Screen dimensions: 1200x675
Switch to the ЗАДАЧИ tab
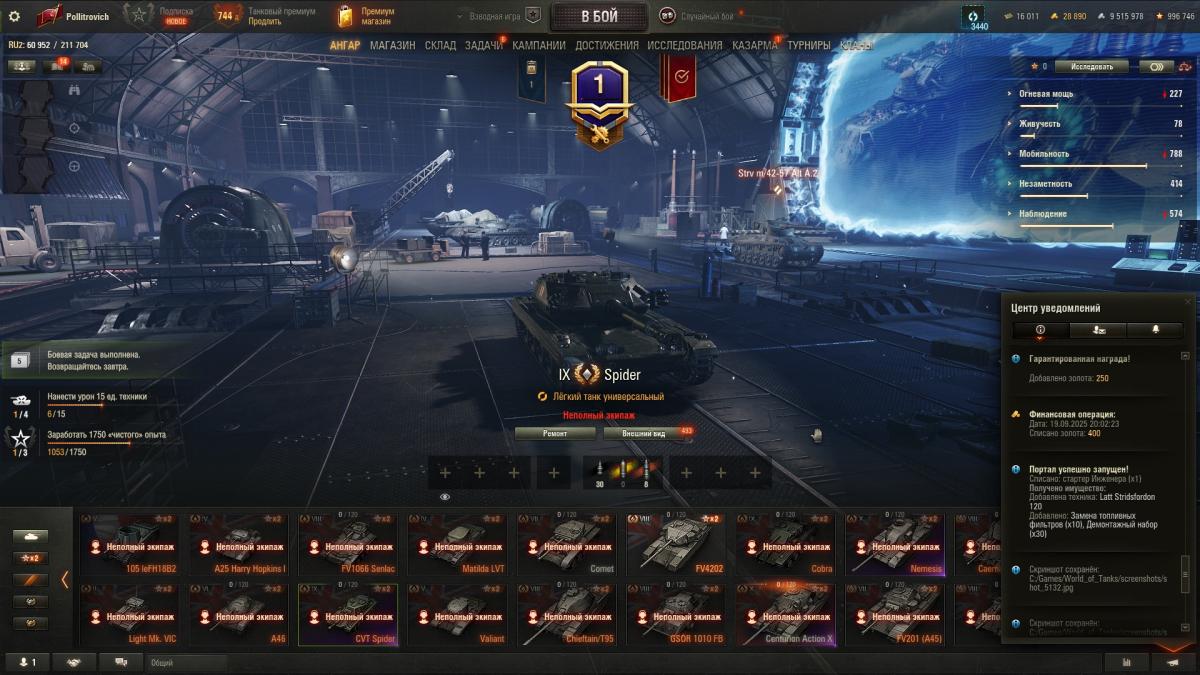484,45
